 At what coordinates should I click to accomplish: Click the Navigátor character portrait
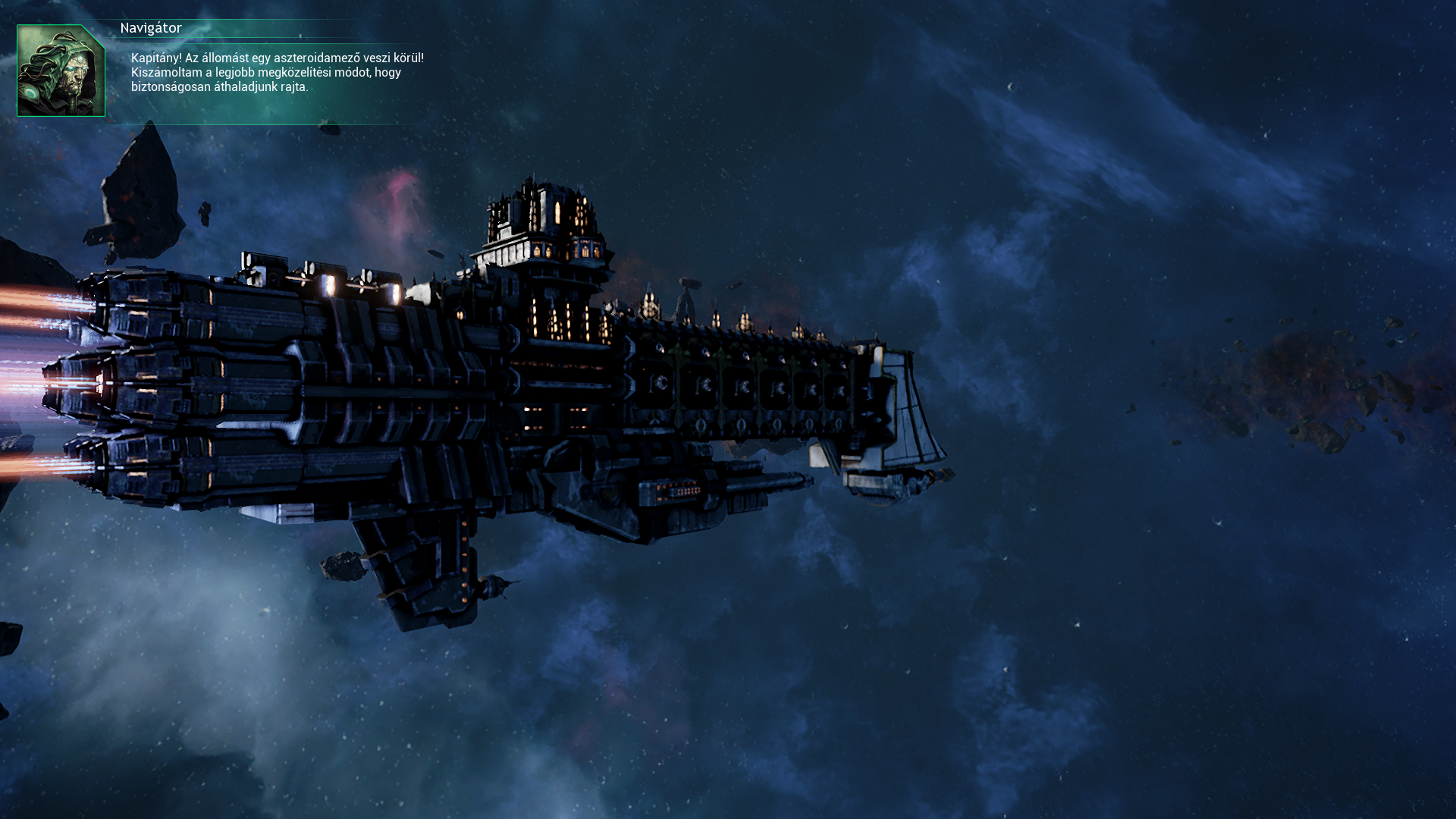(x=61, y=71)
